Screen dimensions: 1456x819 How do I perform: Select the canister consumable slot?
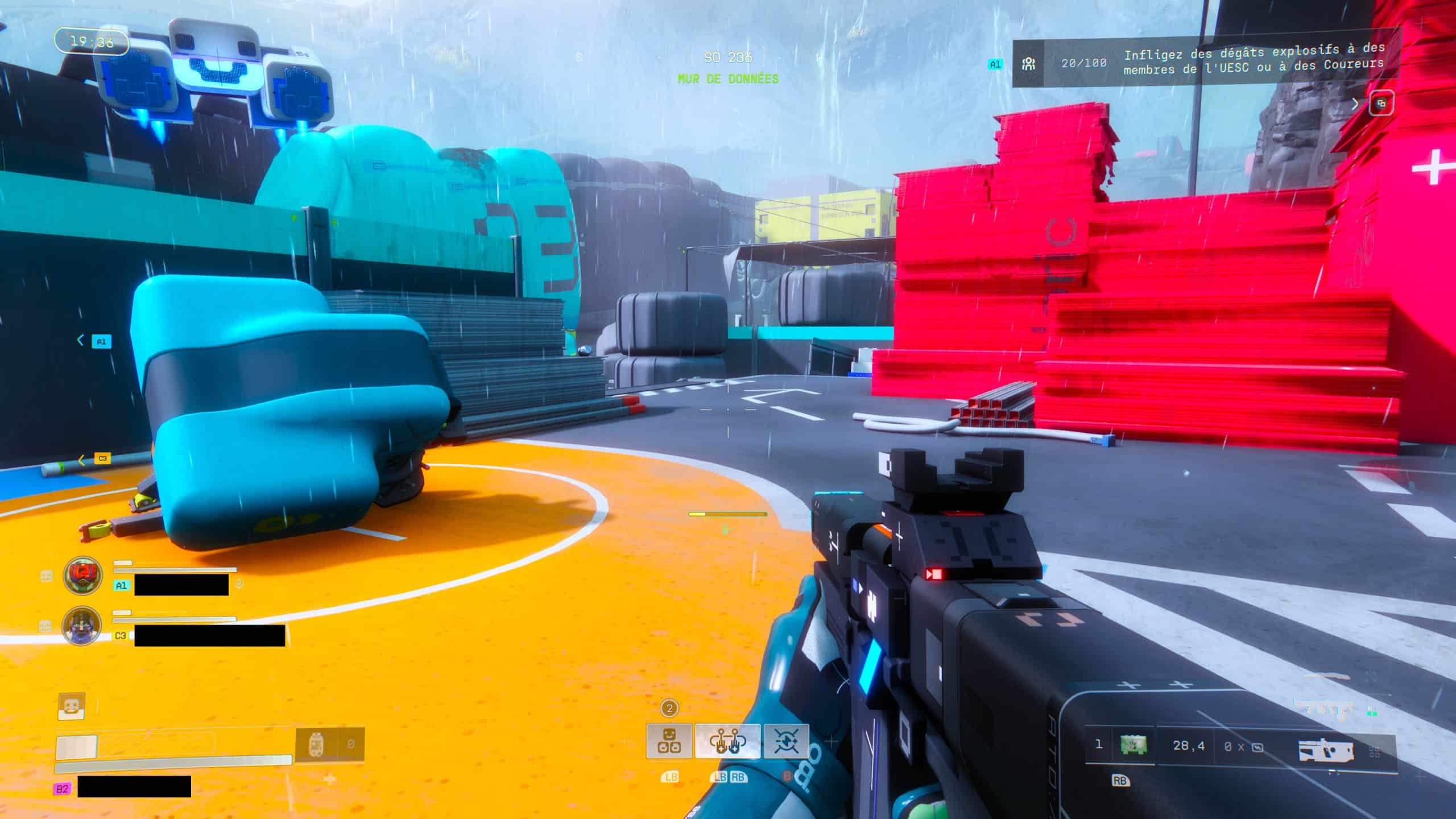(x=316, y=744)
